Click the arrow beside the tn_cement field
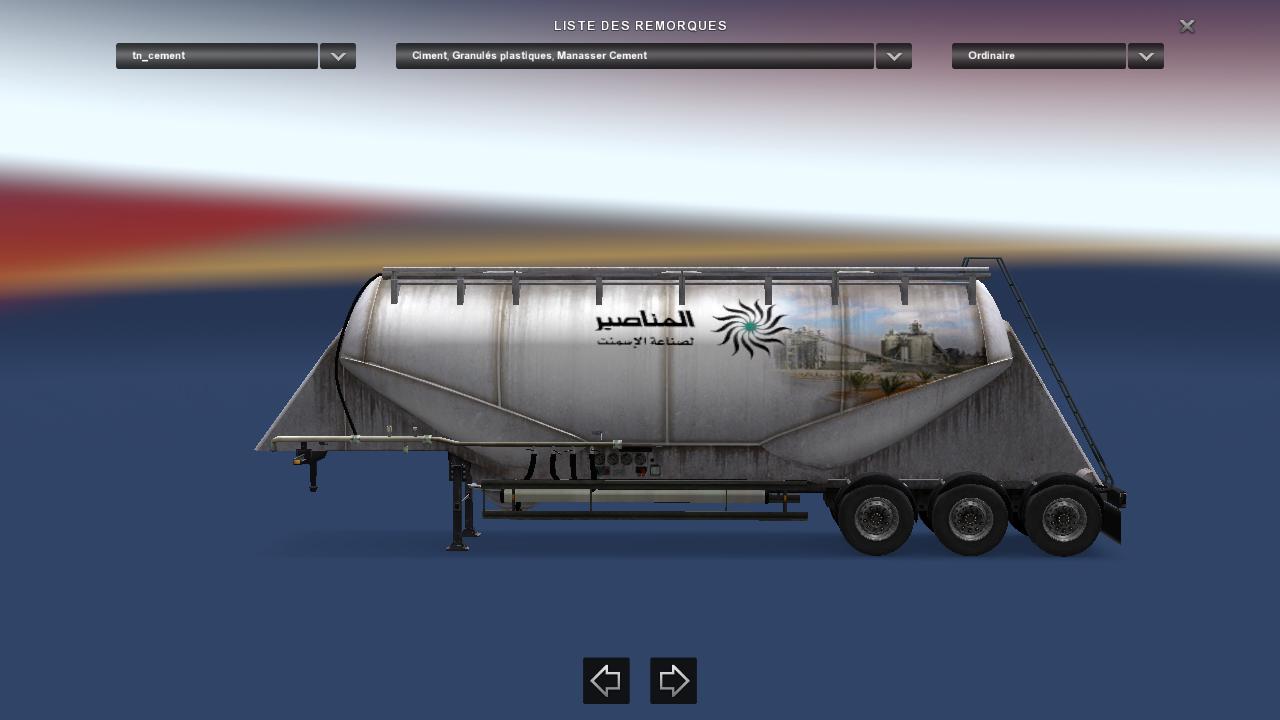The width and height of the screenshot is (1280, 720). point(338,57)
